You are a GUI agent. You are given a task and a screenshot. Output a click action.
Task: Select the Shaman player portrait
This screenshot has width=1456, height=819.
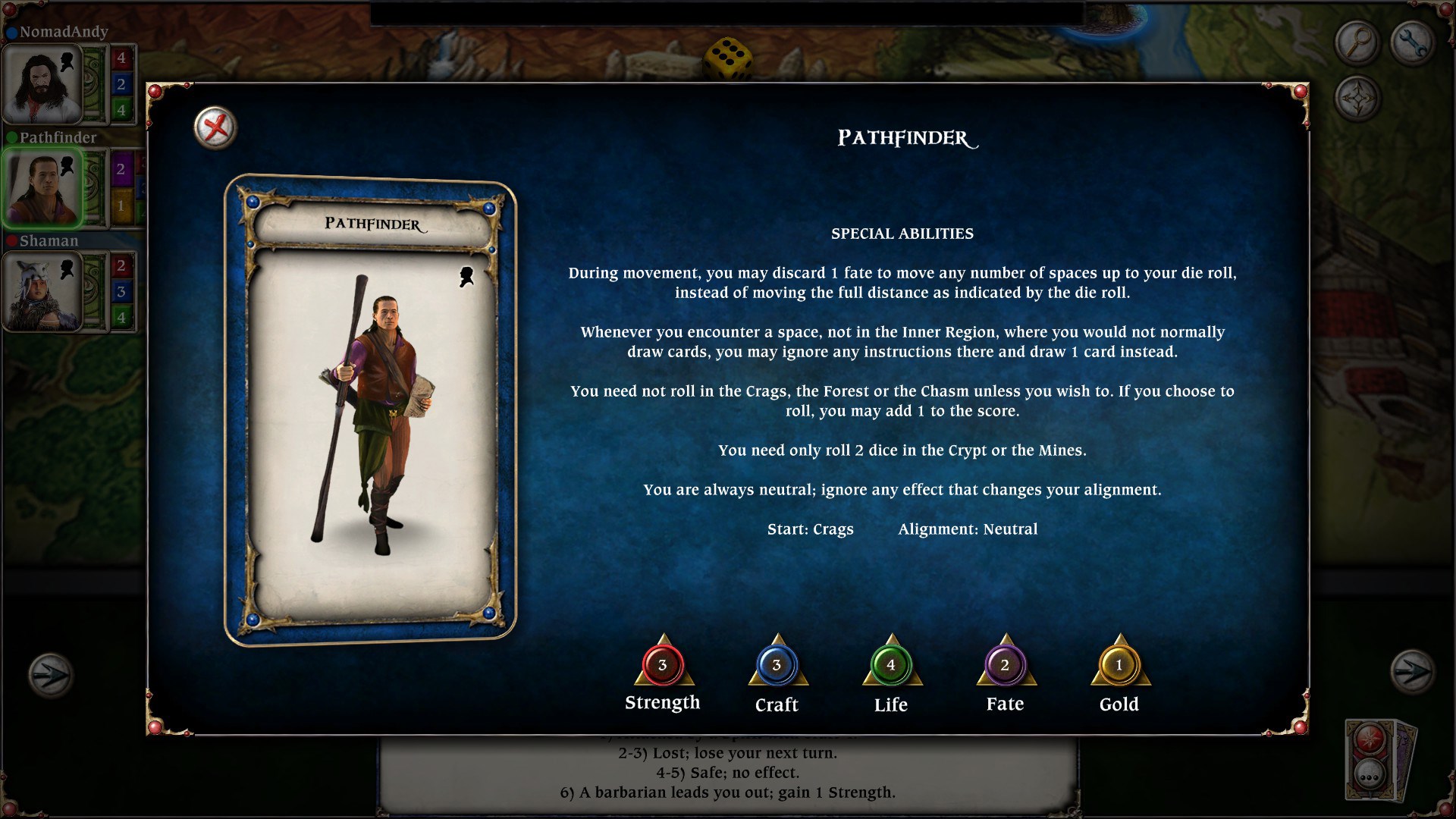coord(42,290)
